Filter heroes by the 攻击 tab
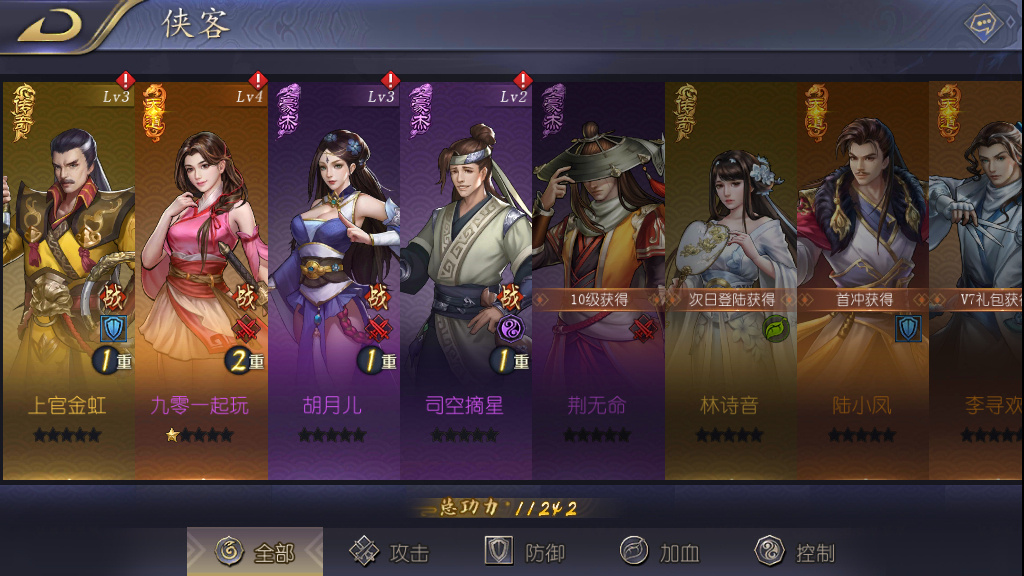This screenshot has height=576, width=1024. click(390, 552)
